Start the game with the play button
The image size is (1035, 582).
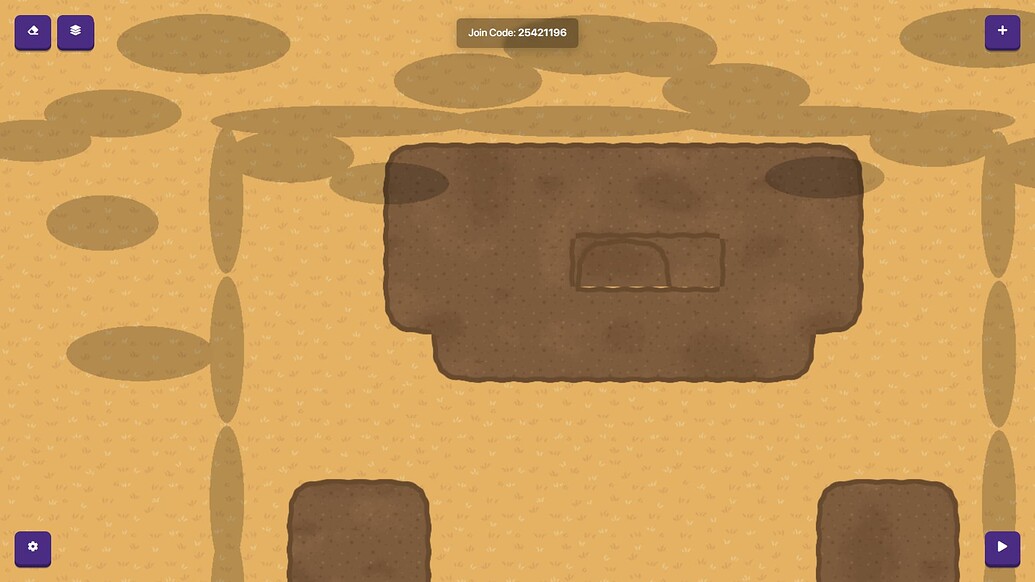tap(1002, 548)
